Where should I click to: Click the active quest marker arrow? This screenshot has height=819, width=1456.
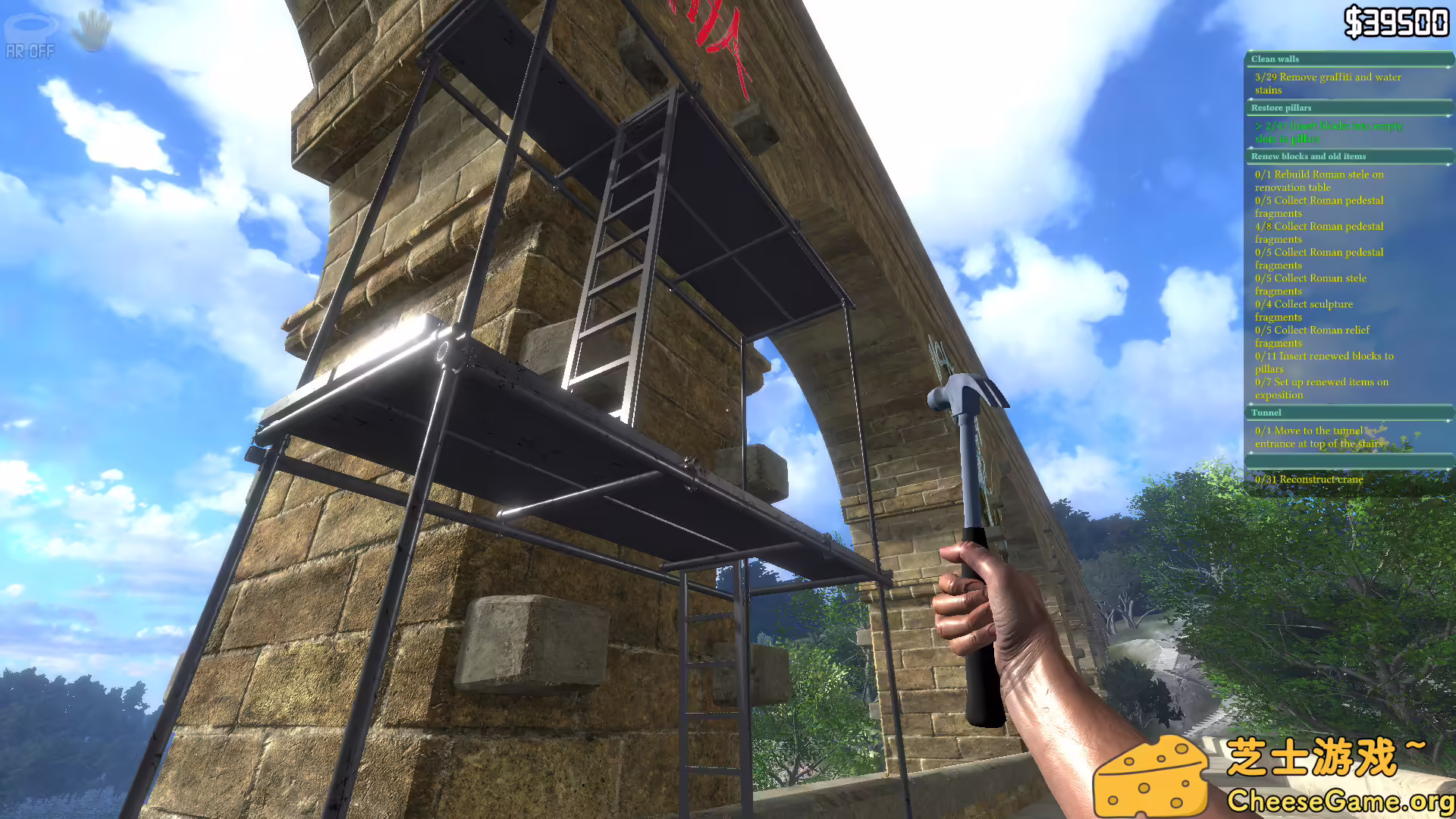click(x=1259, y=126)
